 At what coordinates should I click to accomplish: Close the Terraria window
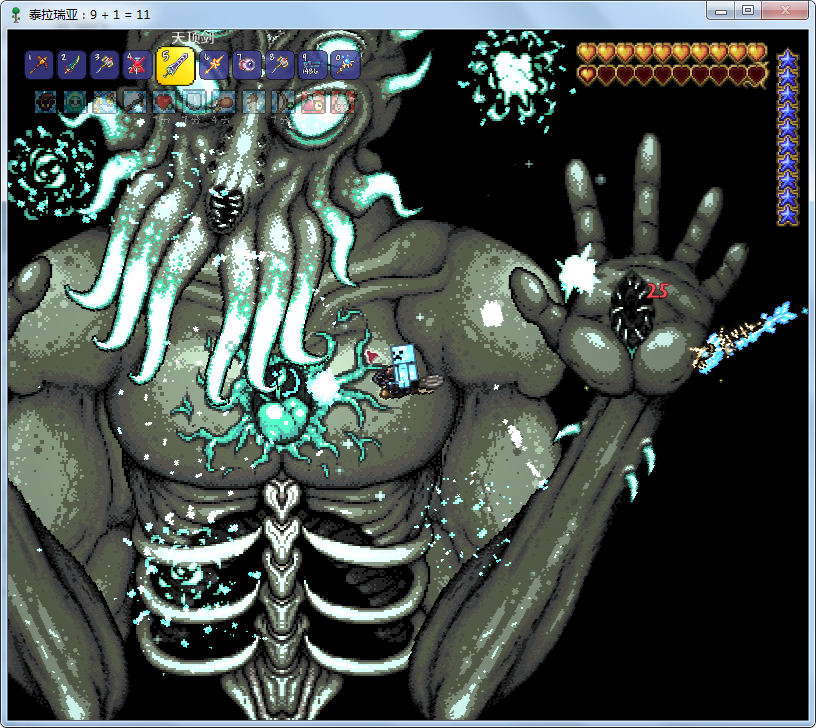[785, 10]
